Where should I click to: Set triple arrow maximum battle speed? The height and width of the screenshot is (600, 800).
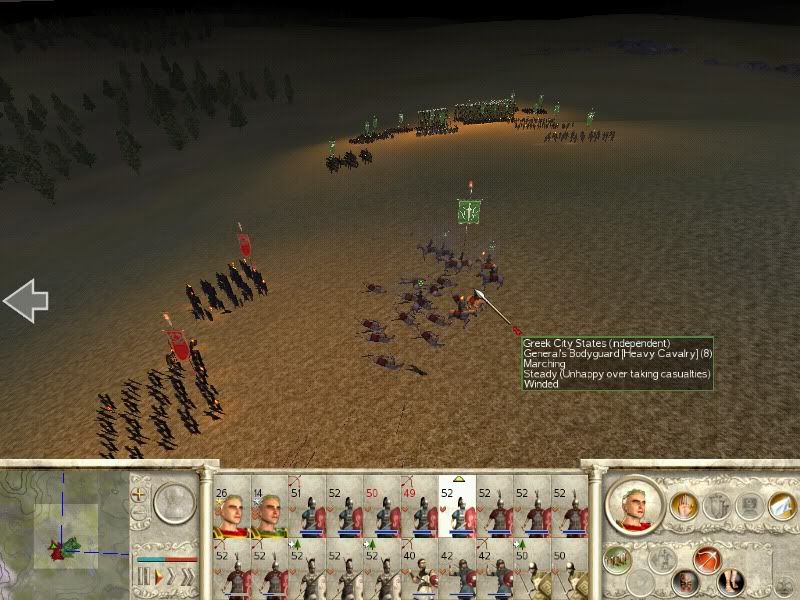click(x=187, y=577)
